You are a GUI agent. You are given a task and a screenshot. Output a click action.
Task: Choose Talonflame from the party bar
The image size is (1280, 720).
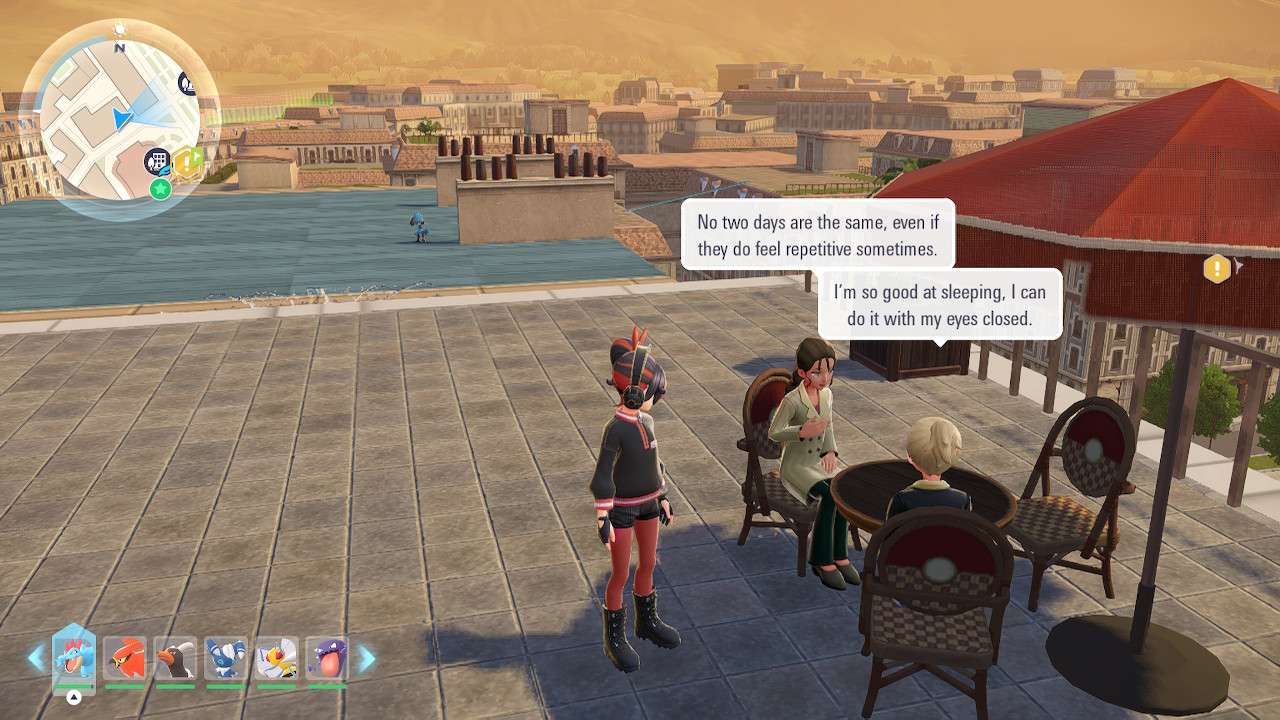pos(124,659)
